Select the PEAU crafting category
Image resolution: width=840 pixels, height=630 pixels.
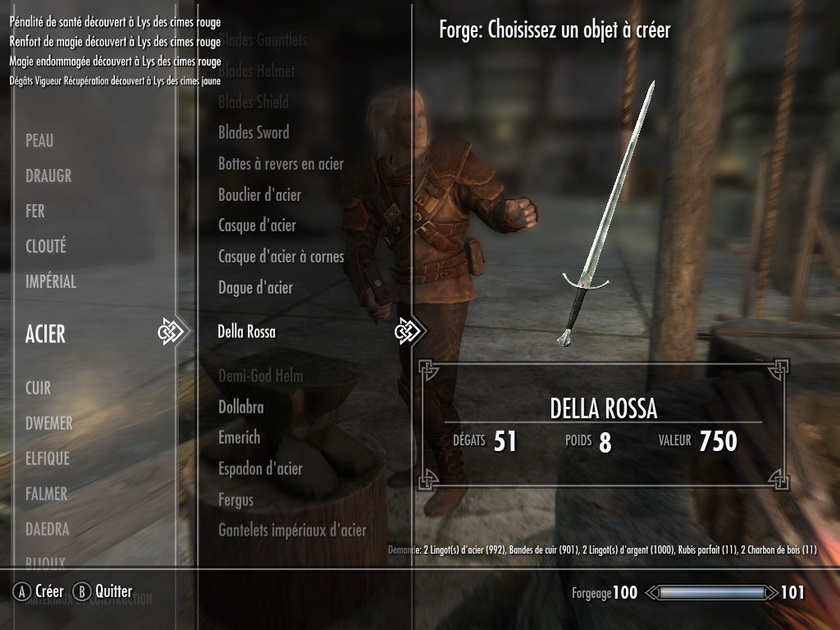click(40, 141)
